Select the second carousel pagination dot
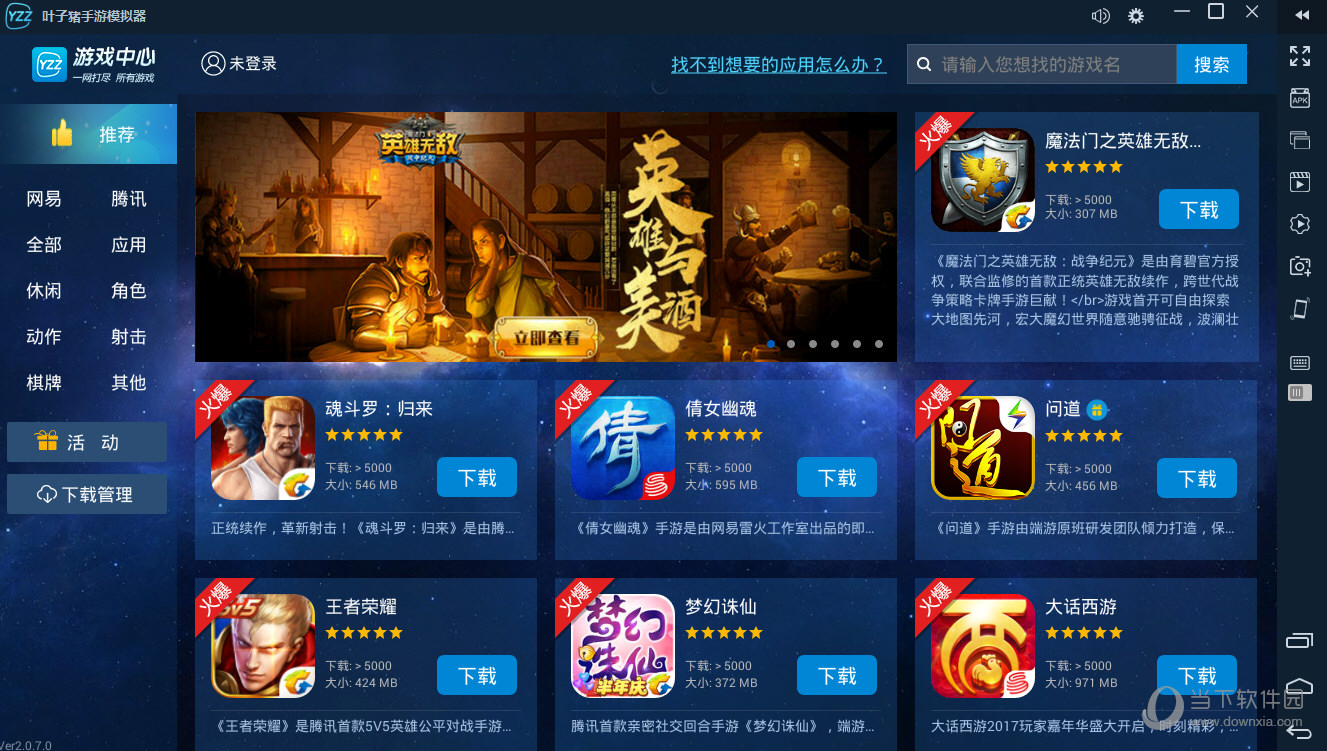 792,343
